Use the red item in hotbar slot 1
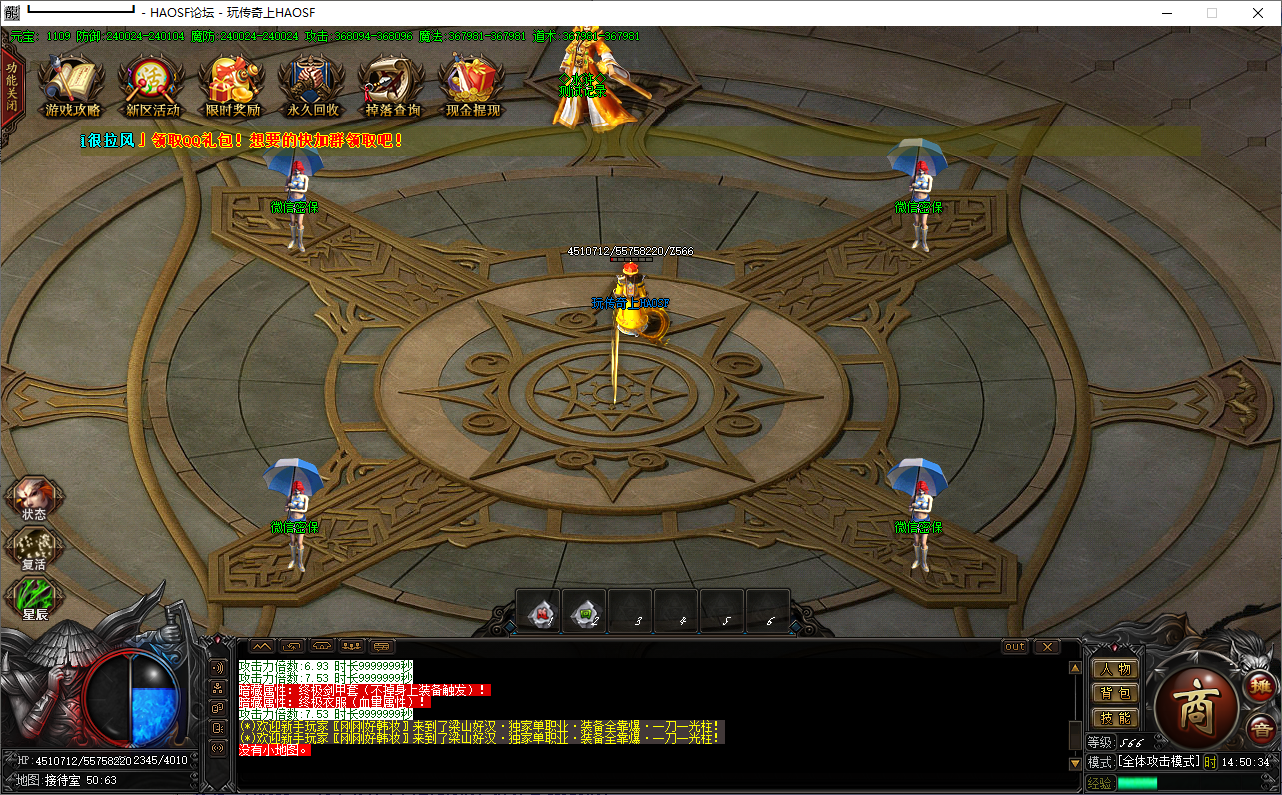The height and width of the screenshot is (795, 1282). [x=540, y=612]
